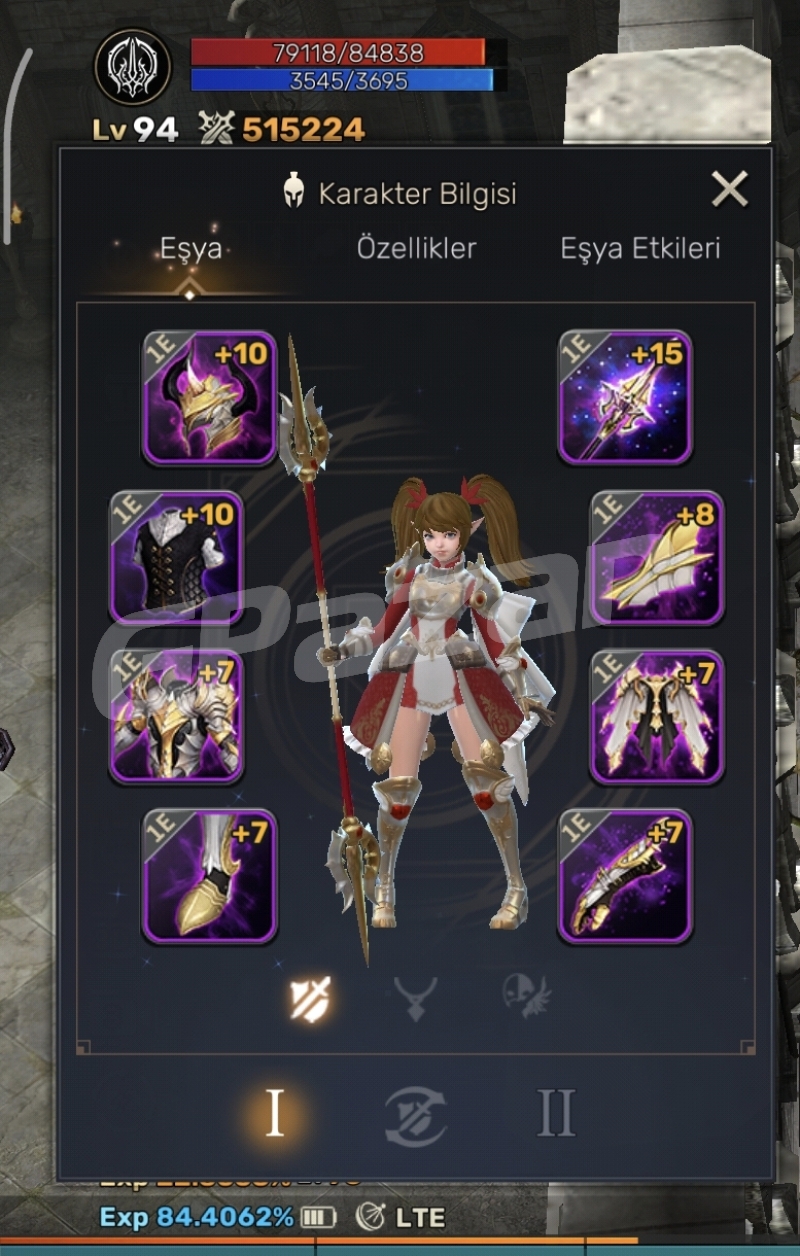Viewport: 800px width, 1256px height.
Task: Select the +15 spear weapon slot
Action: point(625,397)
